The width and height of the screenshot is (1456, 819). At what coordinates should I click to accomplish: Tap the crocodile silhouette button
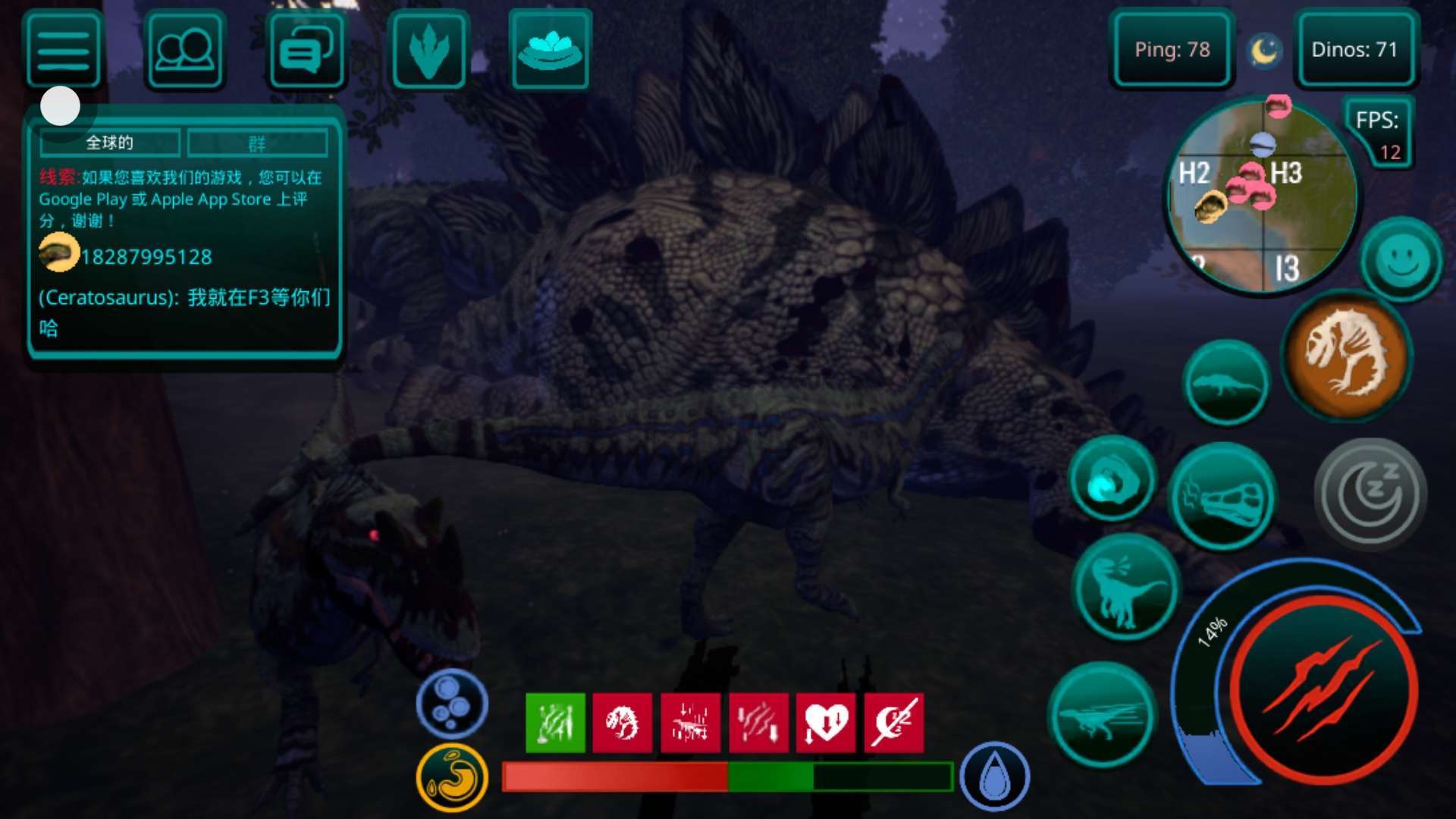pyautogui.click(x=1225, y=383)
